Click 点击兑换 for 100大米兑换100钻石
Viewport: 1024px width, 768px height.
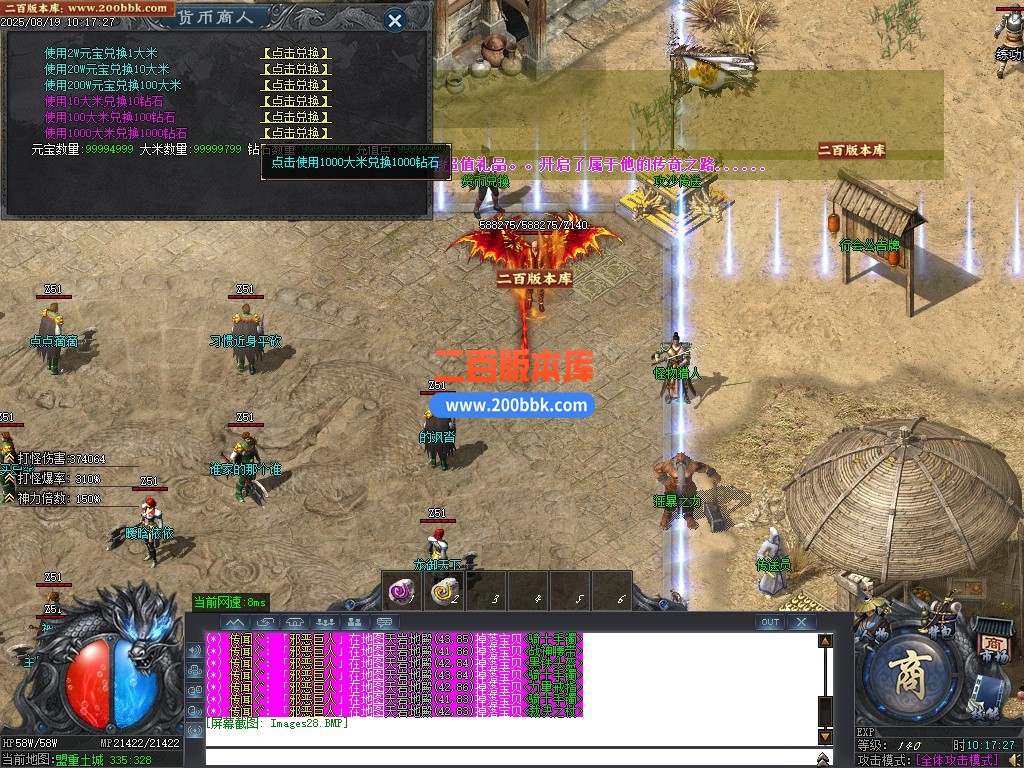pyautogui.click(x=296, y=117)
